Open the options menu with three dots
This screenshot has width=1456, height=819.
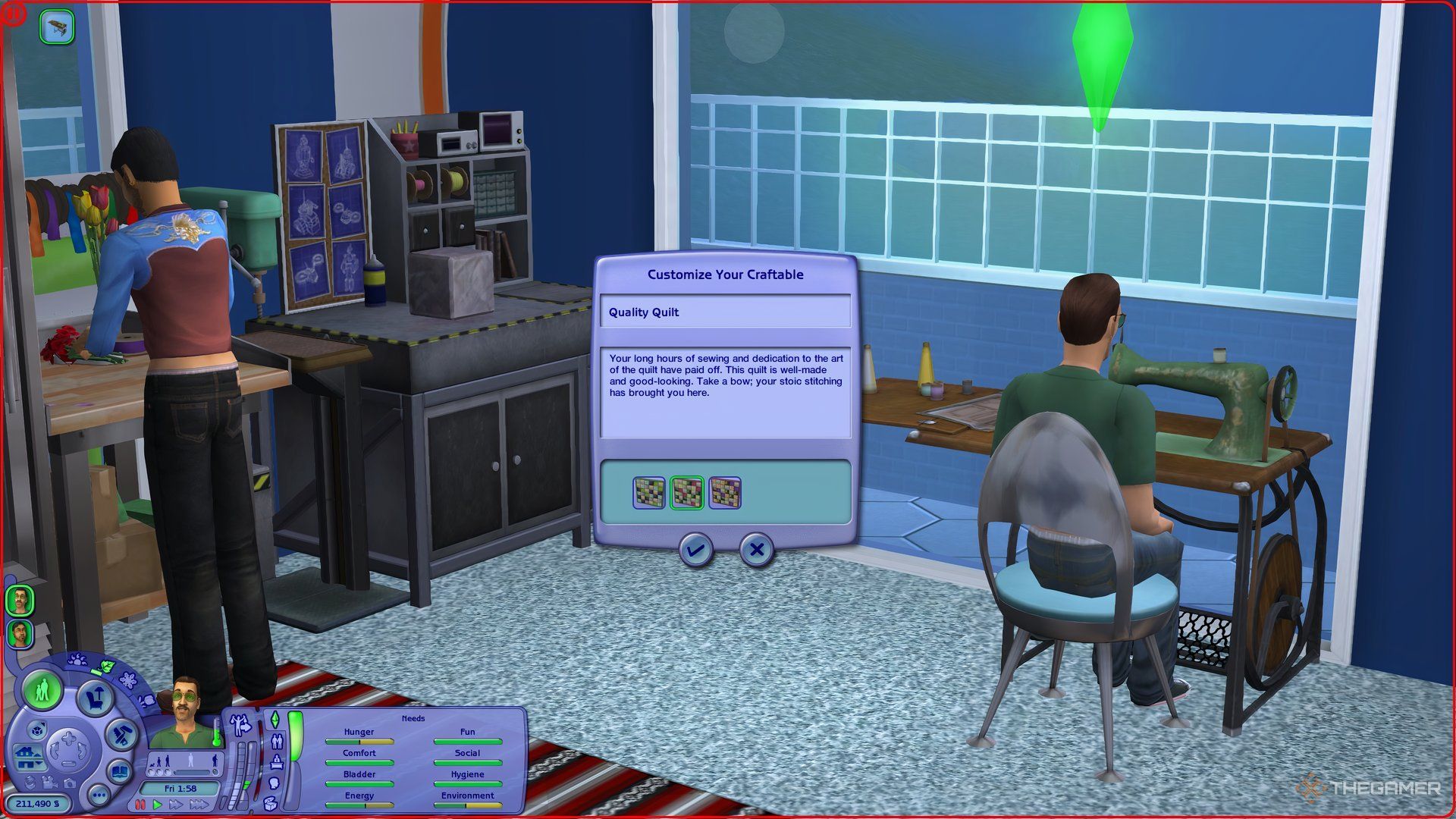point(99,795)
